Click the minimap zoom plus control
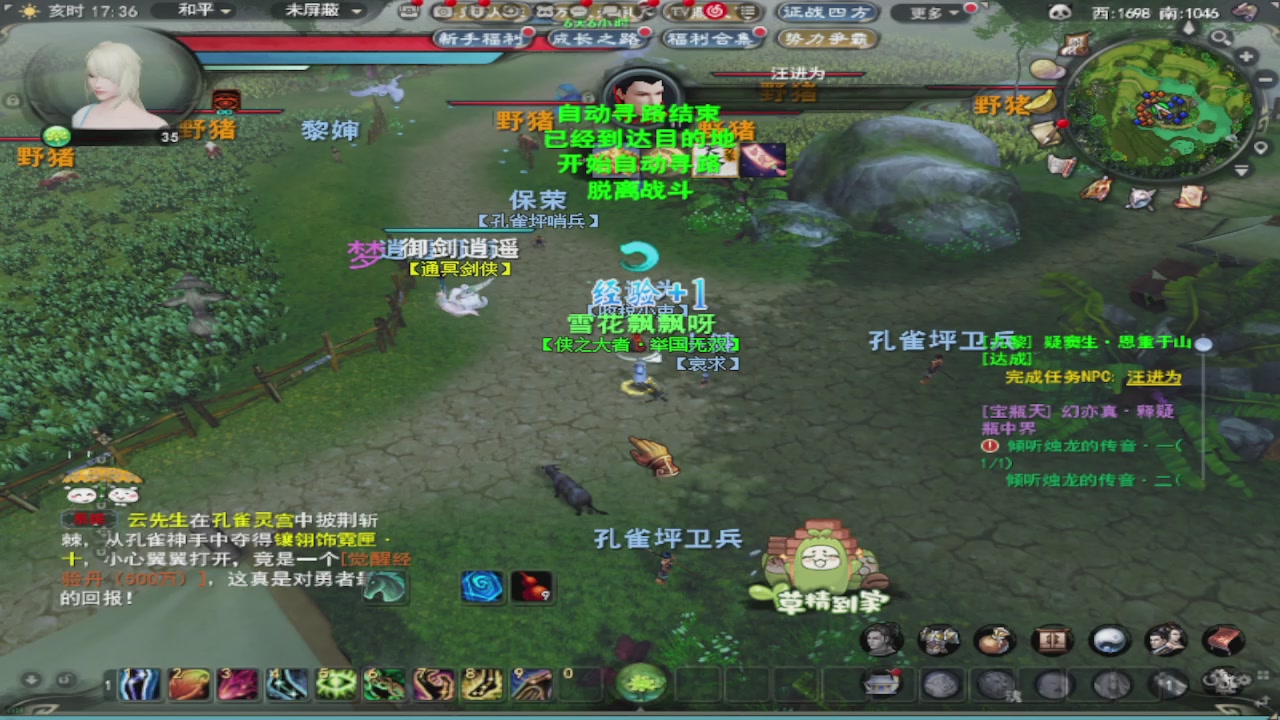 pyautogui.click(x=1246, y=55)
